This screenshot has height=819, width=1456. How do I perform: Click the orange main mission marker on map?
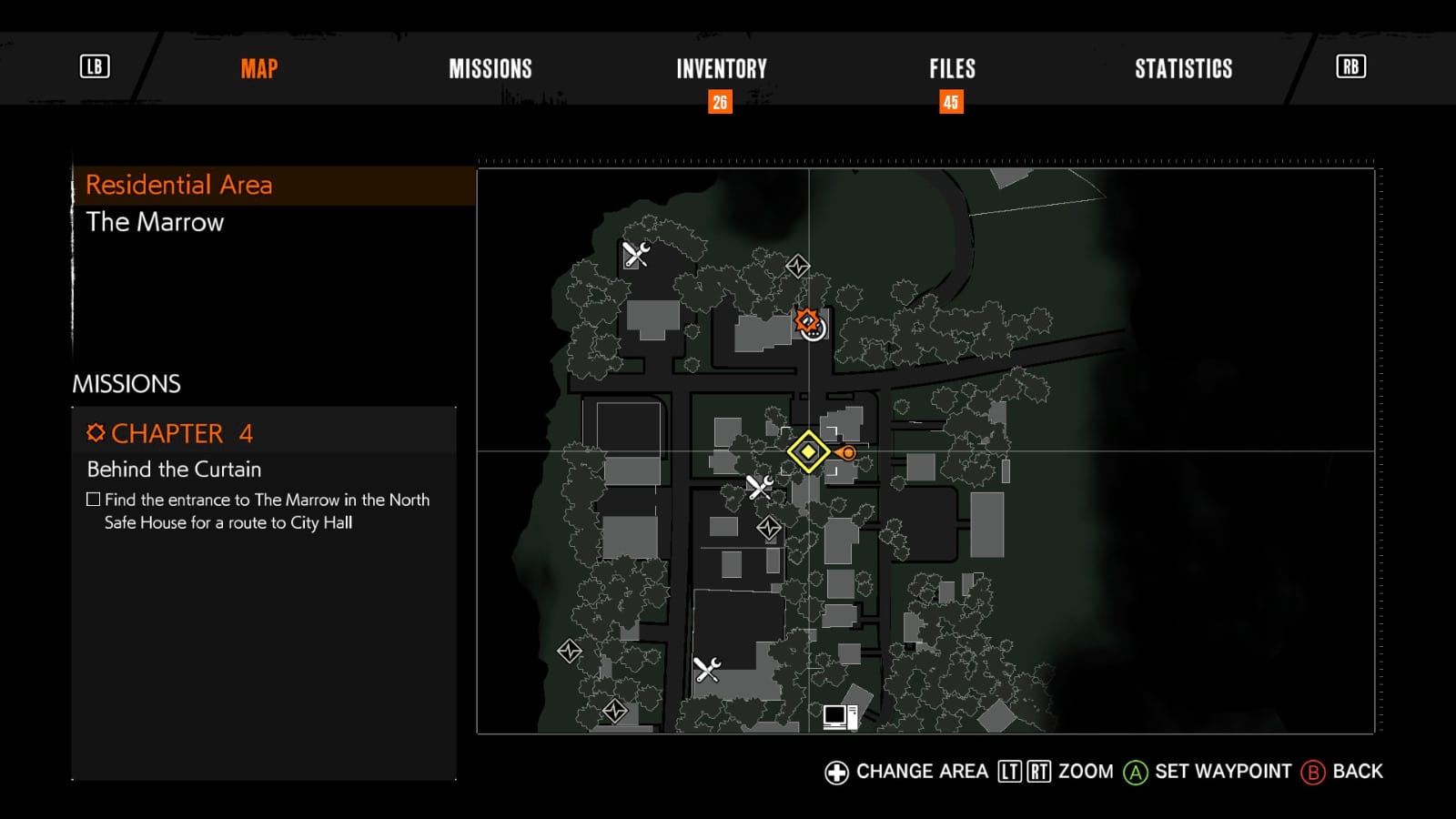click(x=806, y=320)
